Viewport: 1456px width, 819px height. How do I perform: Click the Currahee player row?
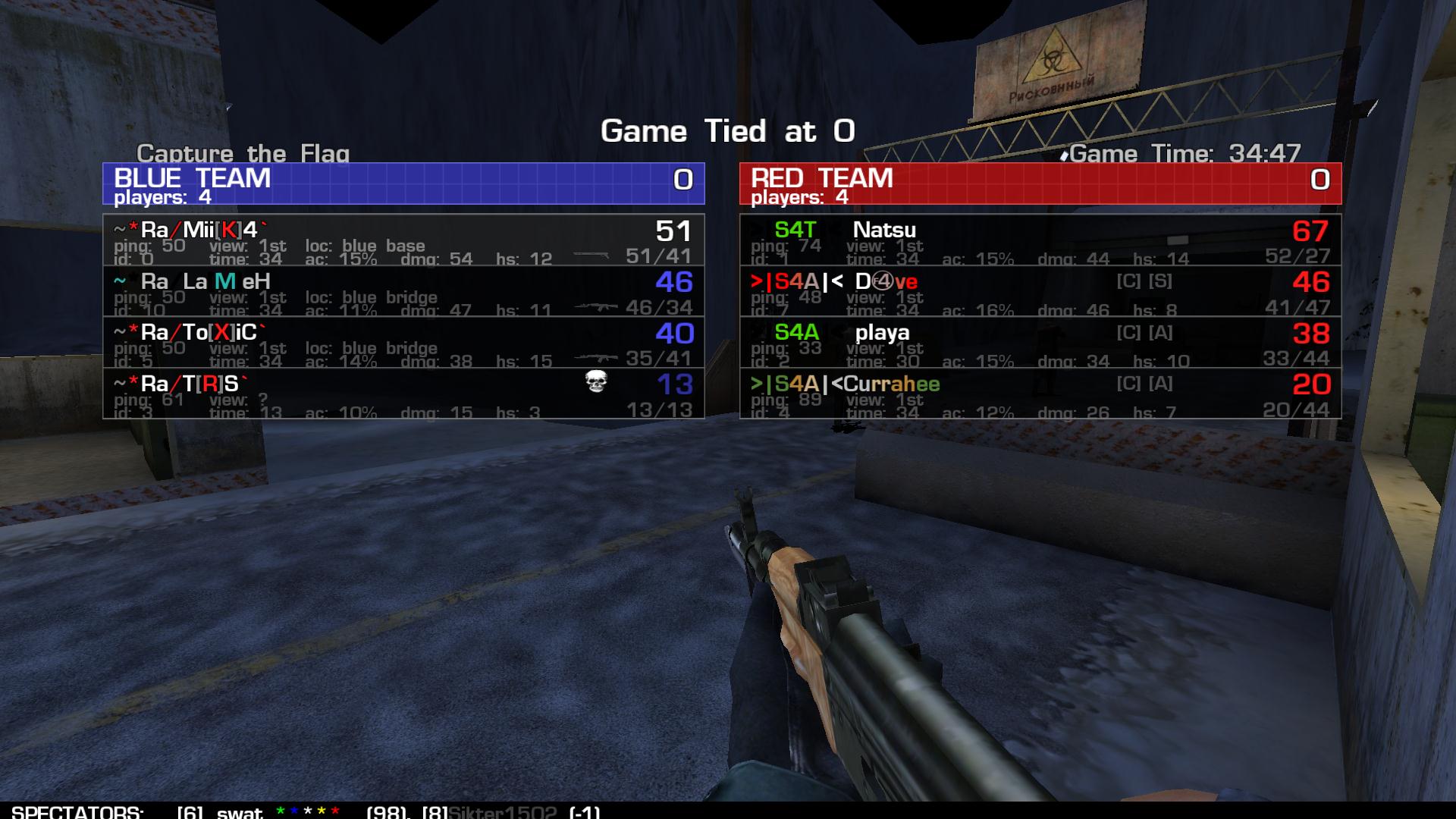pyautogui.click(x=1040, y=394)
